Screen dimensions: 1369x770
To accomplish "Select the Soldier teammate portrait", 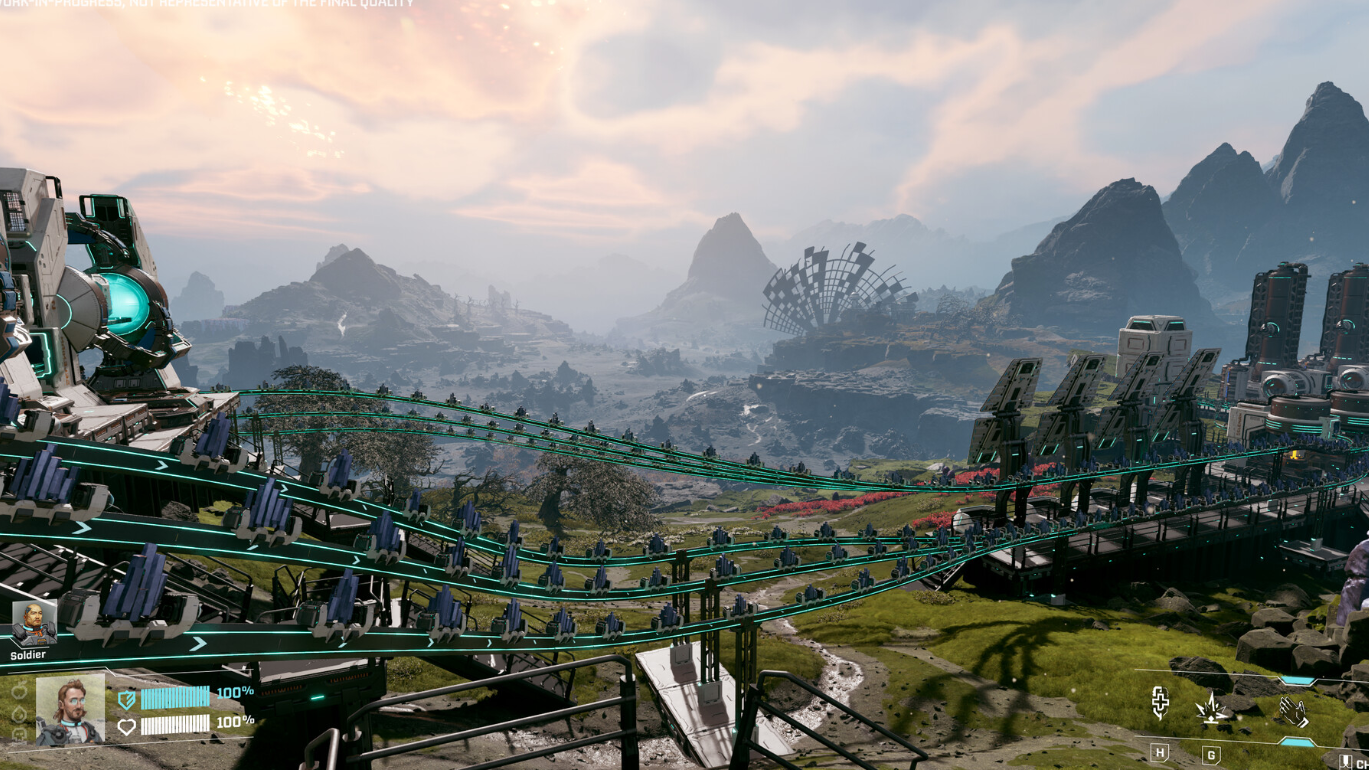I will pyautogui.click(x=33, y=623).
